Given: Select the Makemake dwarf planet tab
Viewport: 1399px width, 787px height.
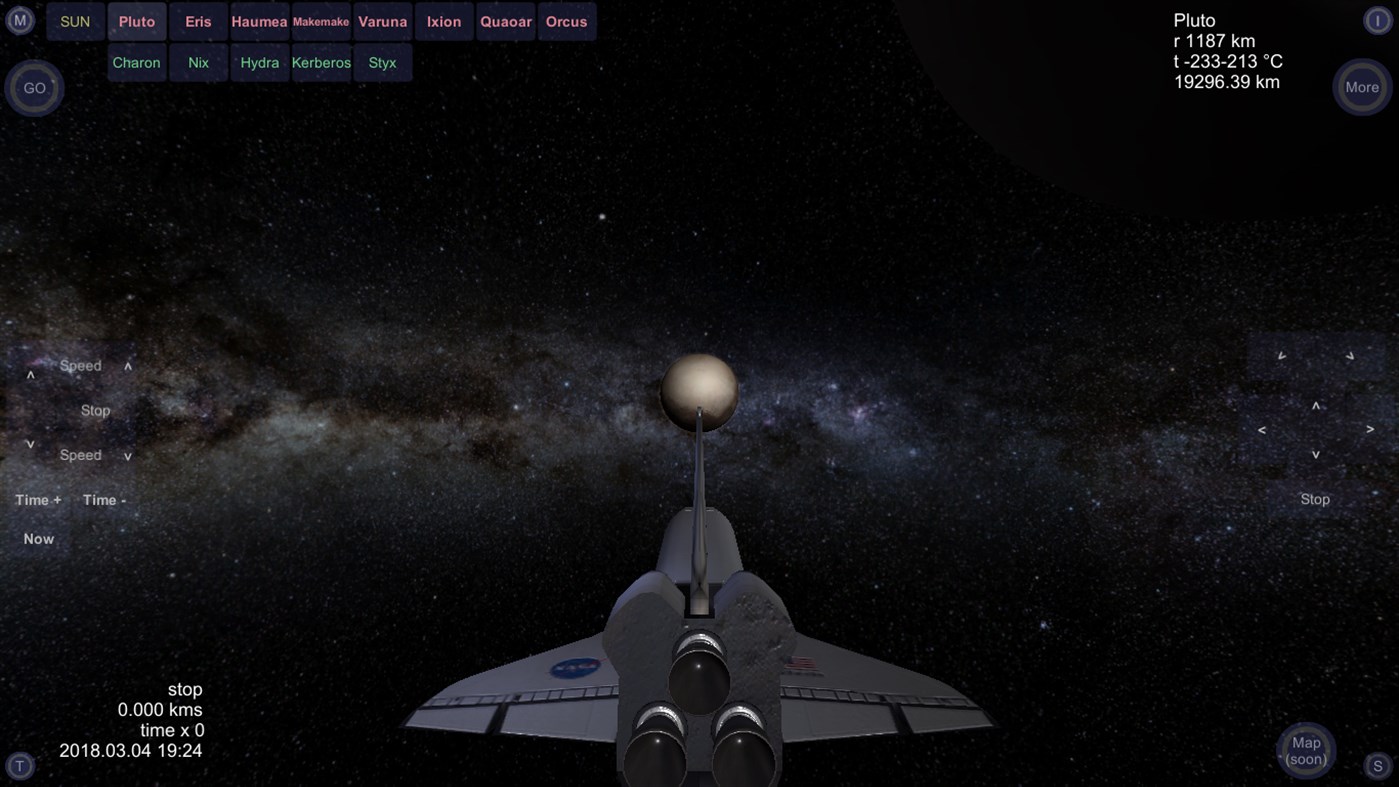Looking at the screenshot, I should (x=320, y=20).
